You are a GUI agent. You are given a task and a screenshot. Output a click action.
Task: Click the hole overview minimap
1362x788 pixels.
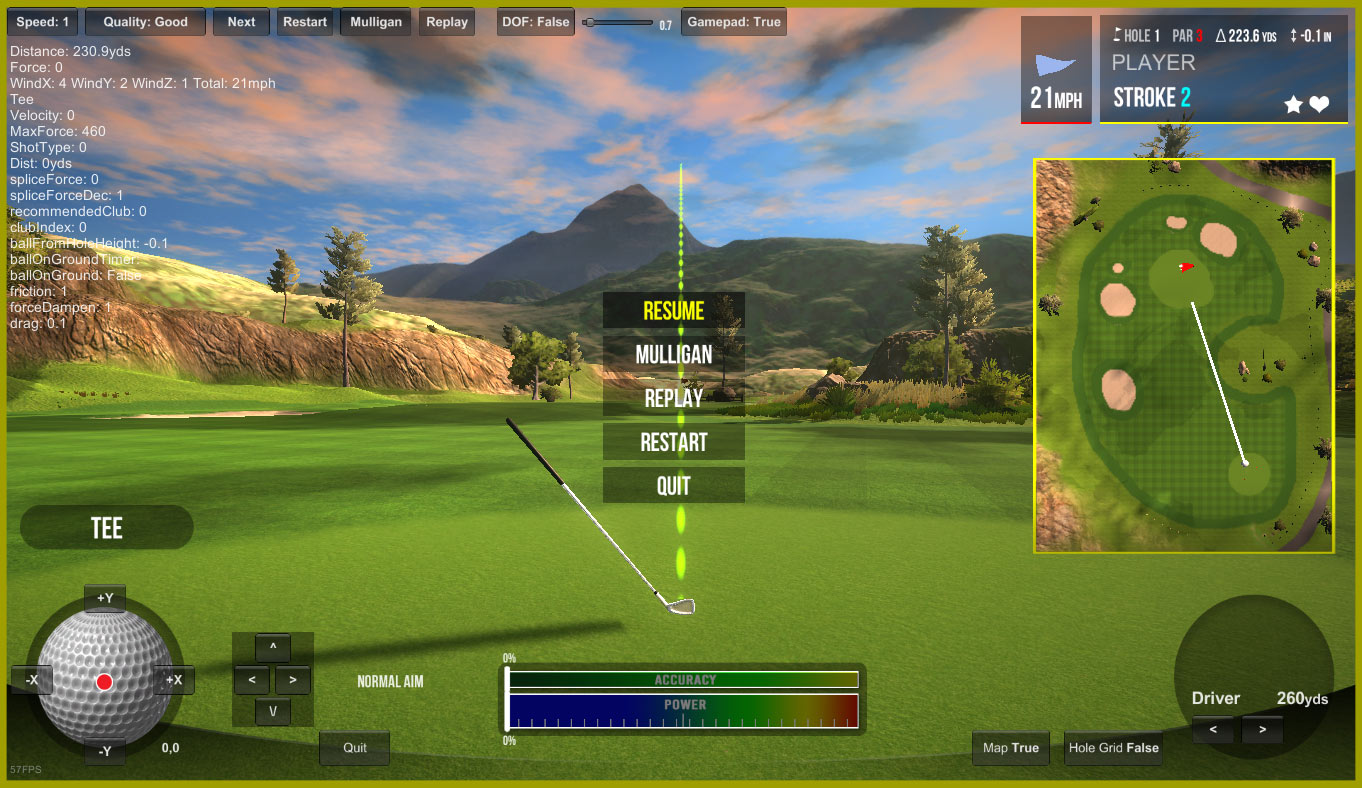[x=1184, y=355]
